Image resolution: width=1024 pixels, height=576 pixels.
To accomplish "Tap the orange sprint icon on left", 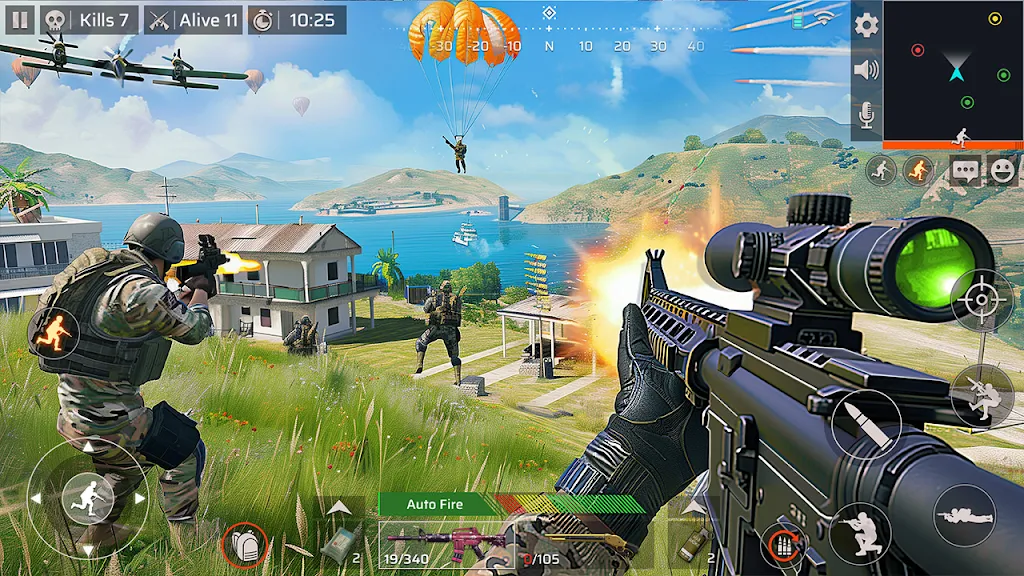I will click(54, 329).
